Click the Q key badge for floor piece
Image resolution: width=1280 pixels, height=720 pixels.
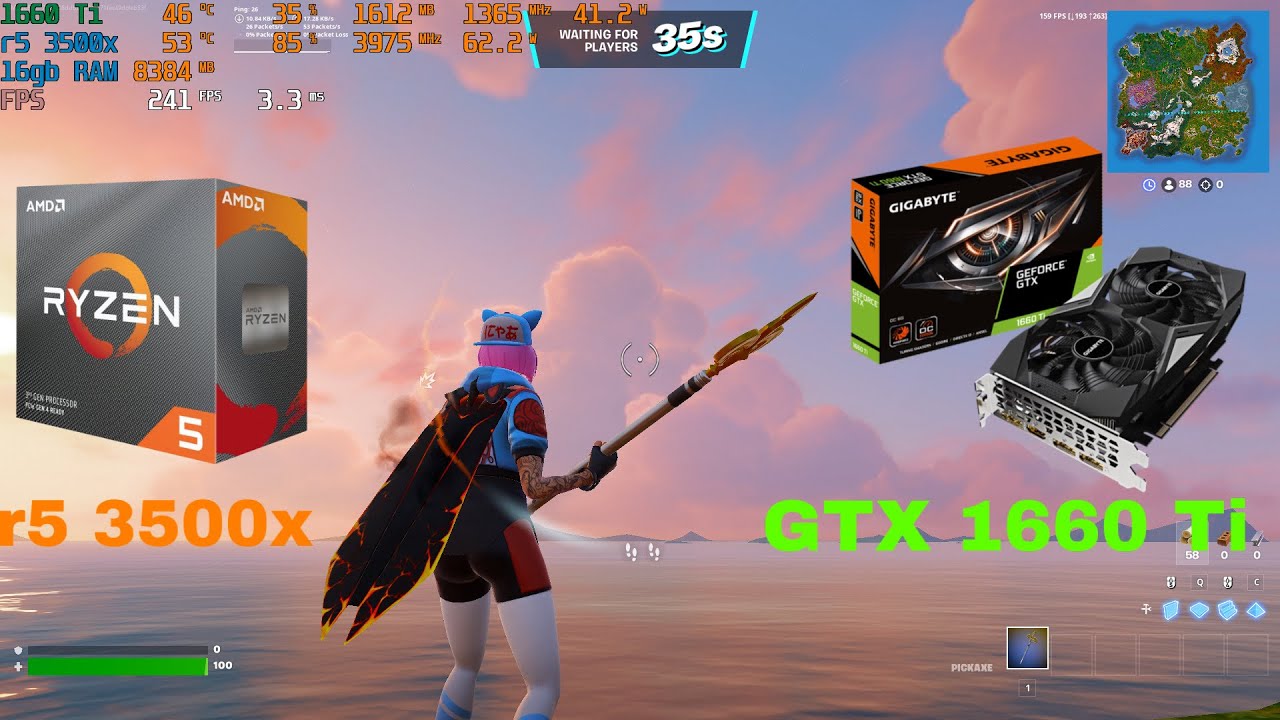1200,583
